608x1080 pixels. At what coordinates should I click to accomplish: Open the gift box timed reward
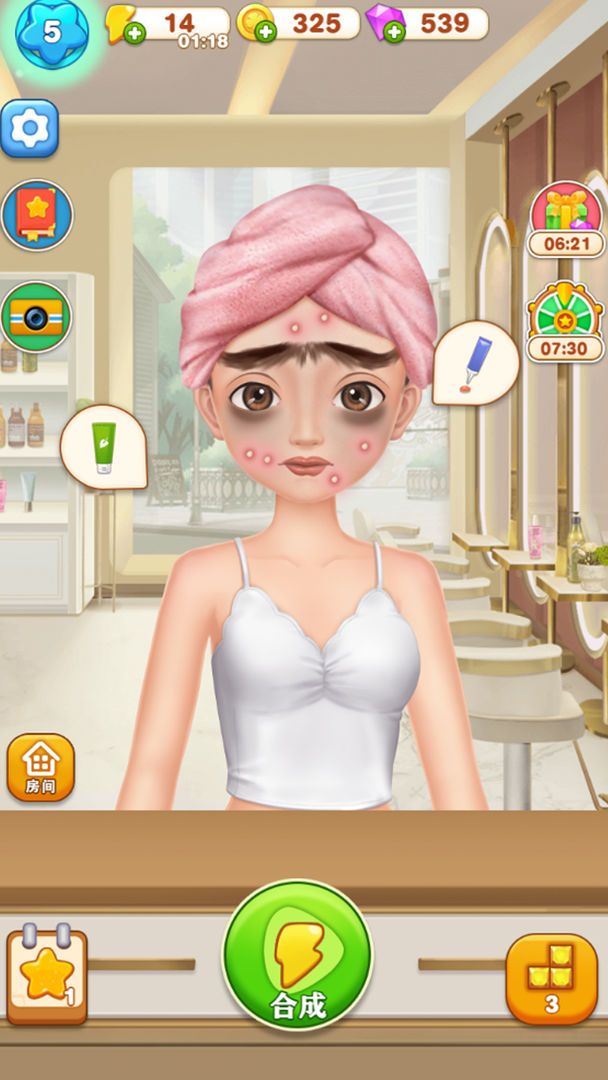coord(565,213)
